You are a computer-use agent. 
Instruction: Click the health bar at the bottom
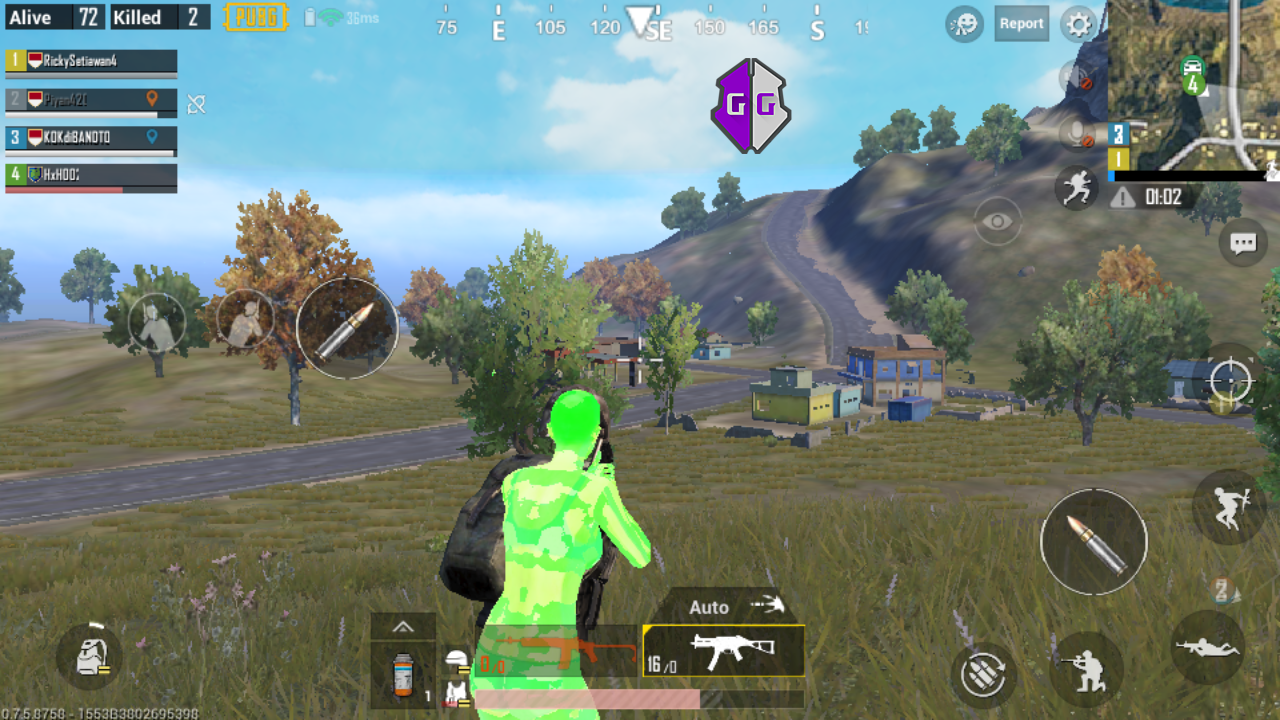point(640,700)
